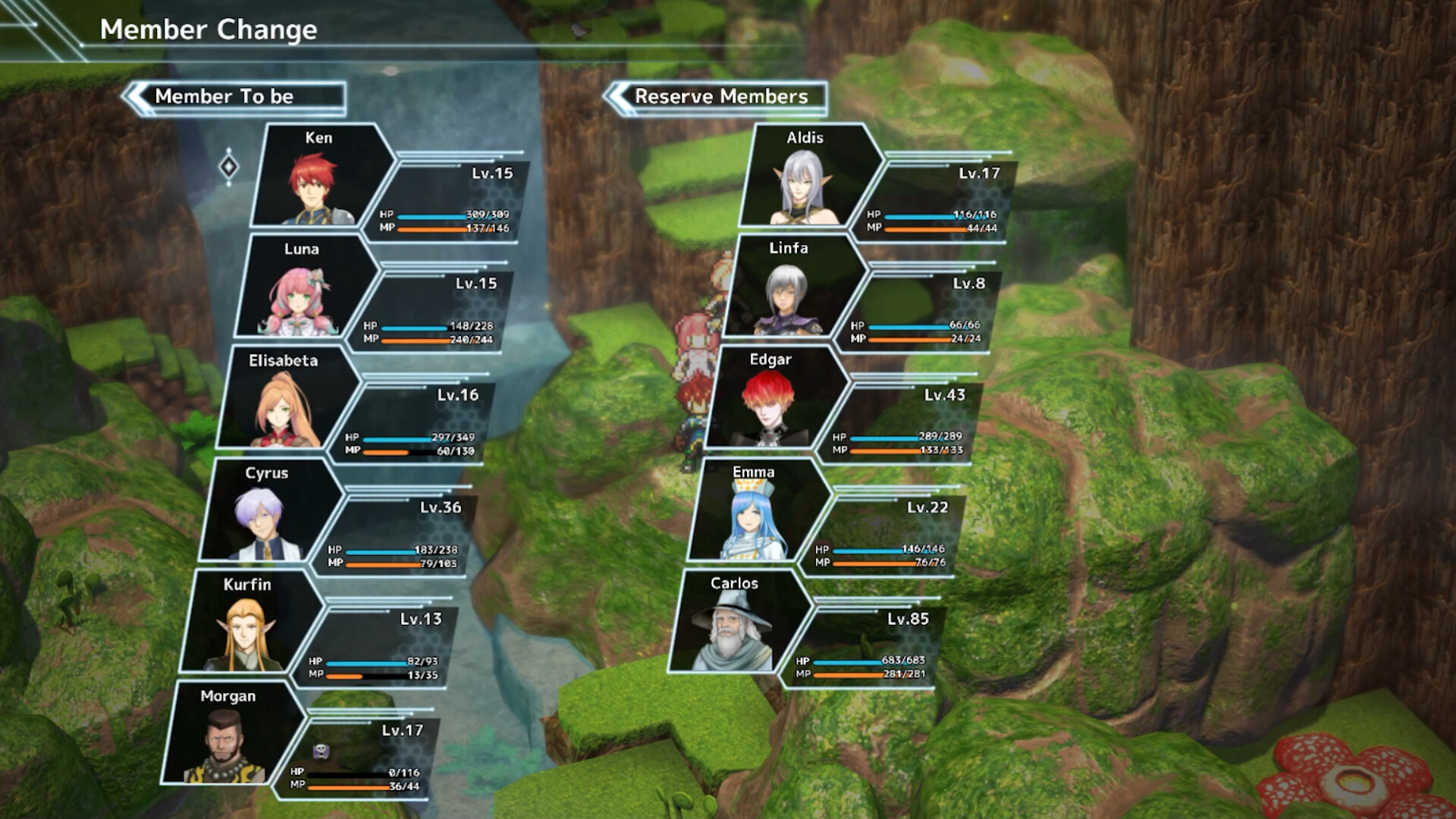Switch to the Member To be column

point(227,97)
